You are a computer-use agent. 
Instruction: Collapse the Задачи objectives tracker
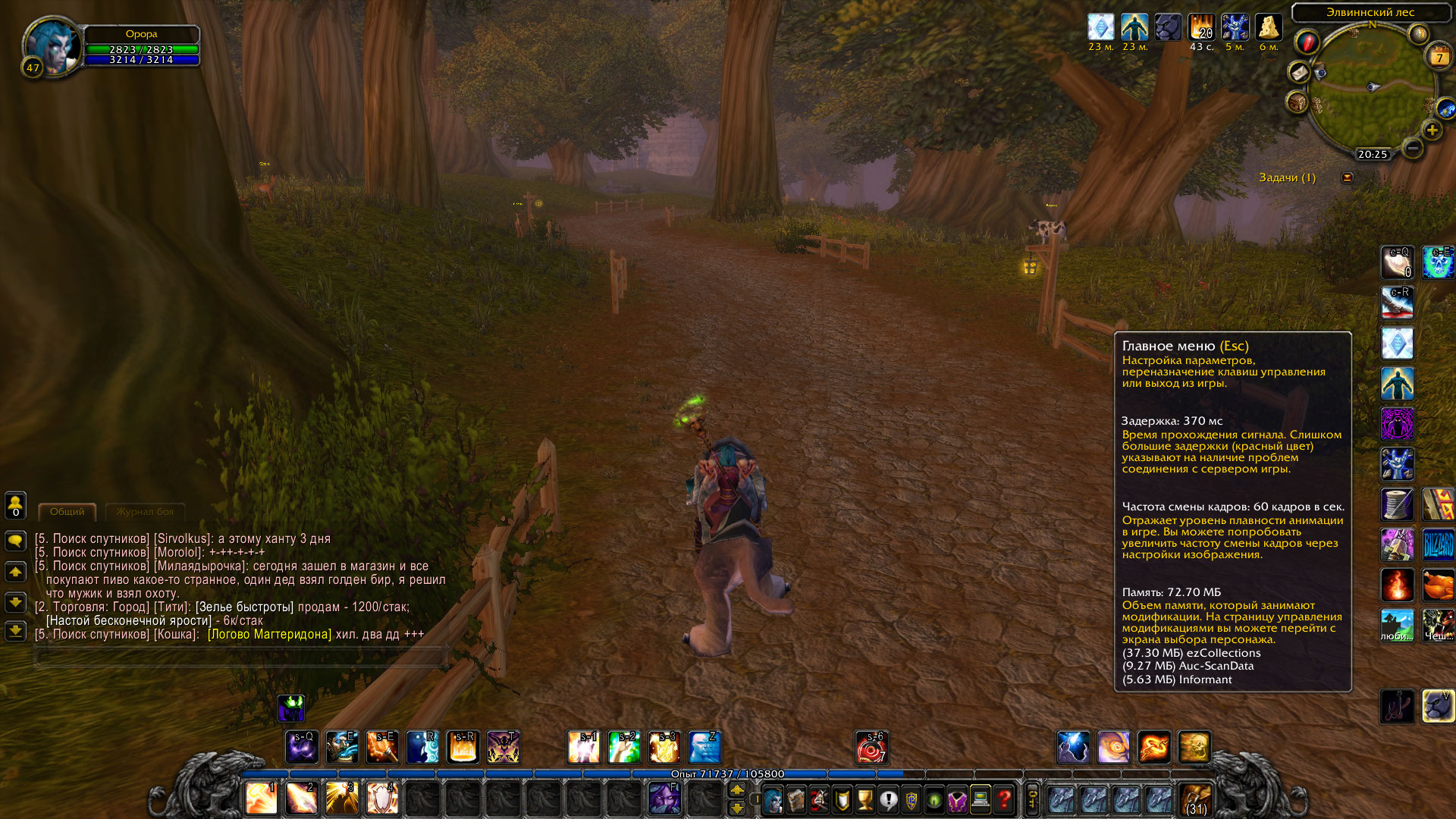[1348, 177]
